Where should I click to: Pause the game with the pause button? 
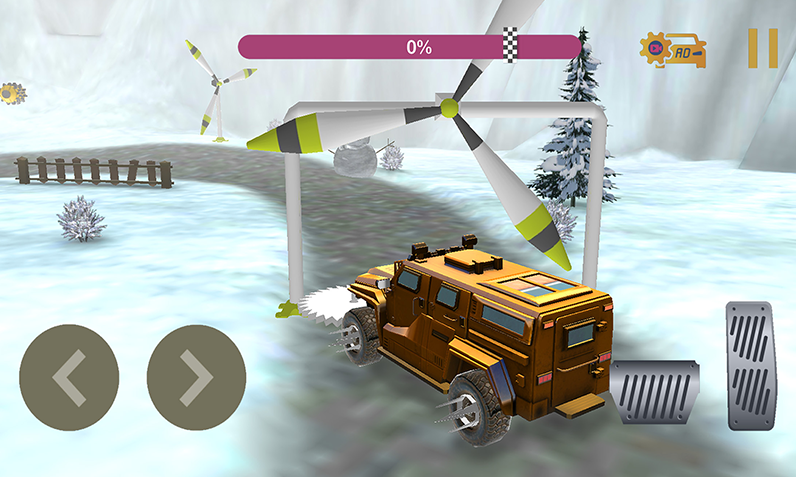[x=762, y=48]
